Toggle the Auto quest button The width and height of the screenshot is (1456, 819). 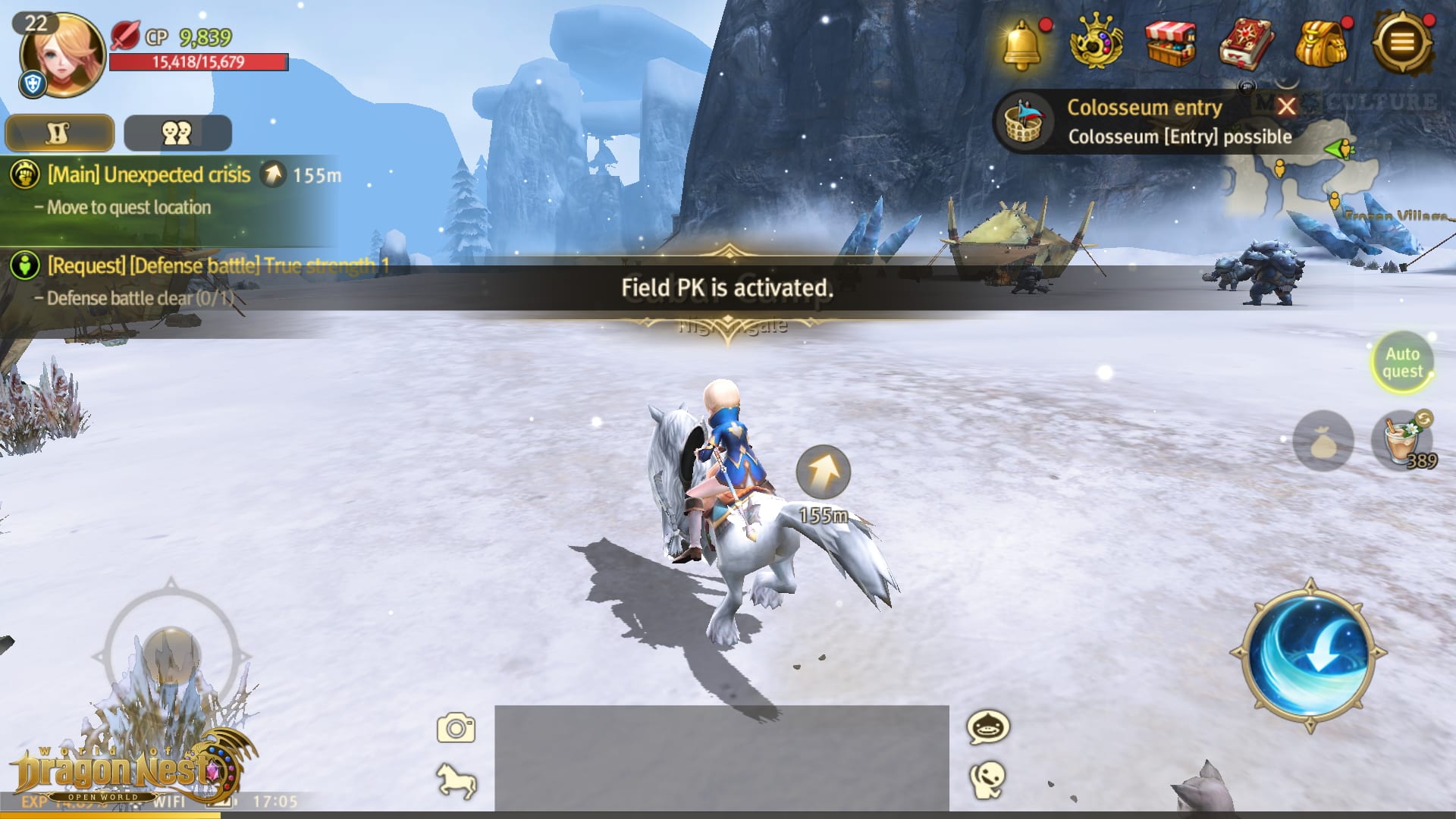1402,362
